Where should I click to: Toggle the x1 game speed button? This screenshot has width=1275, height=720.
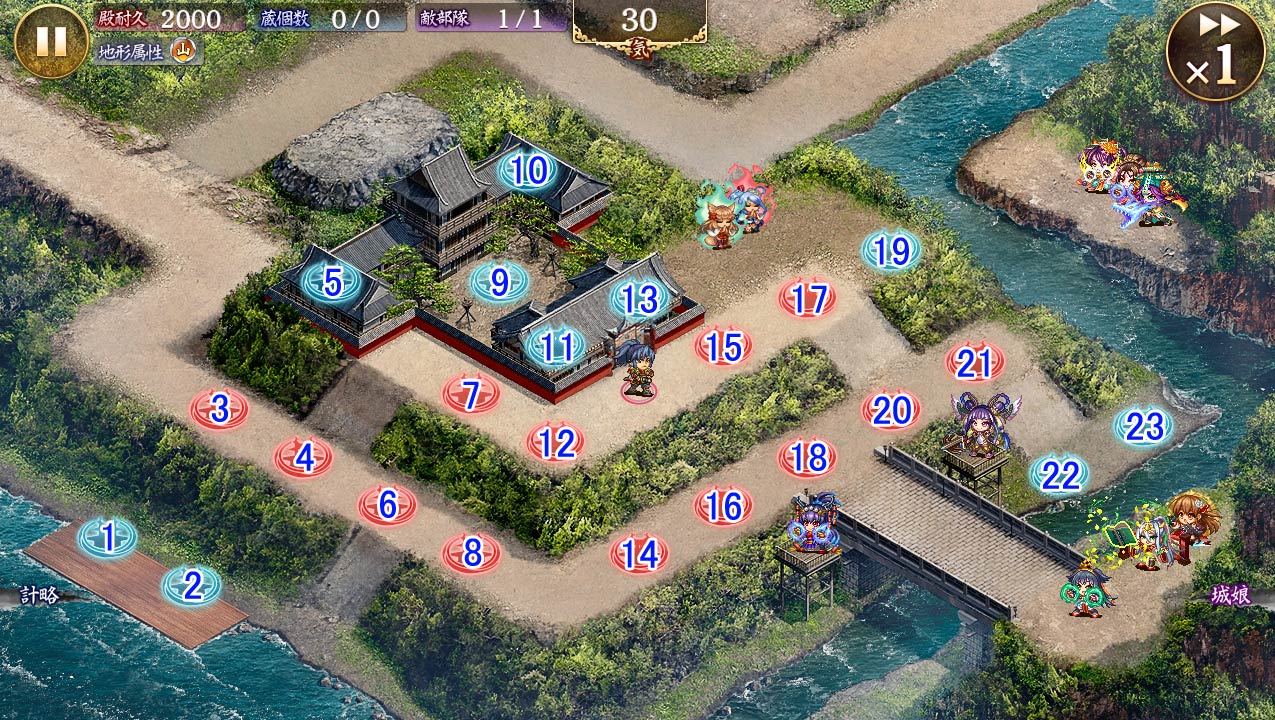(1215, 52)
